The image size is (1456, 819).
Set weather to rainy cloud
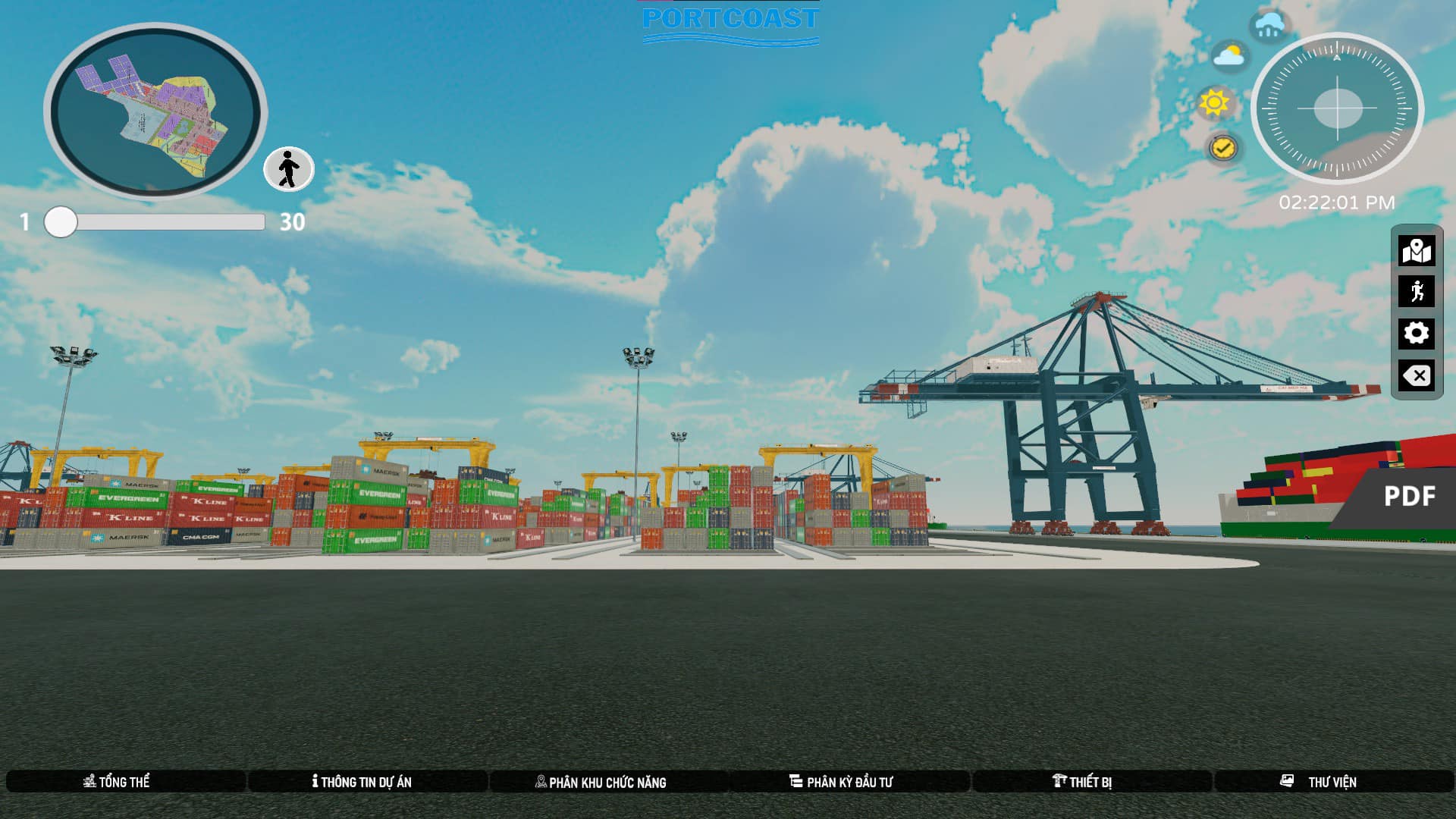click(x=1269, y=26)
